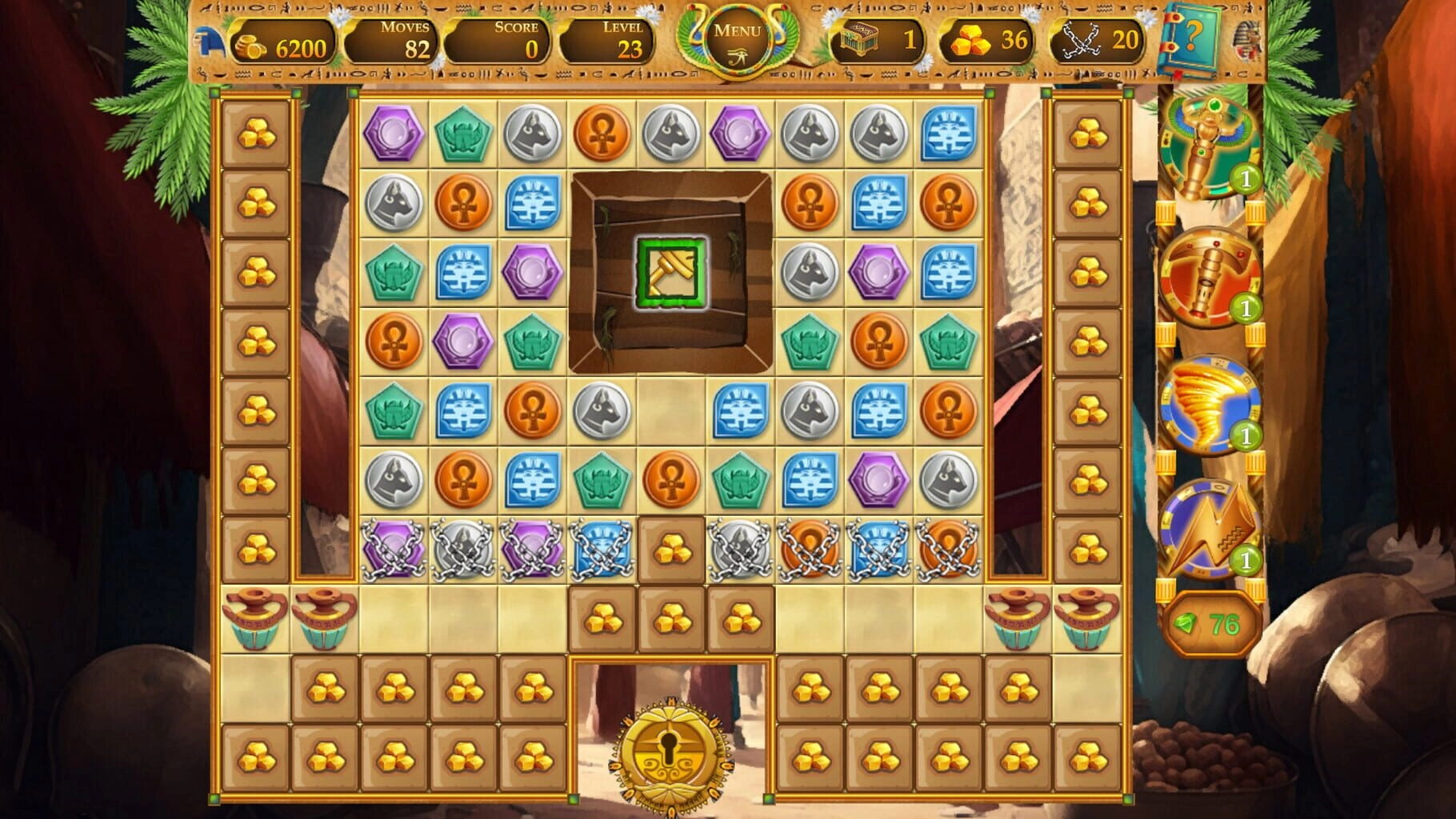Open the Menu medallion button
The width and height of the screenshot is (1456, 819).
pos(737,40)
